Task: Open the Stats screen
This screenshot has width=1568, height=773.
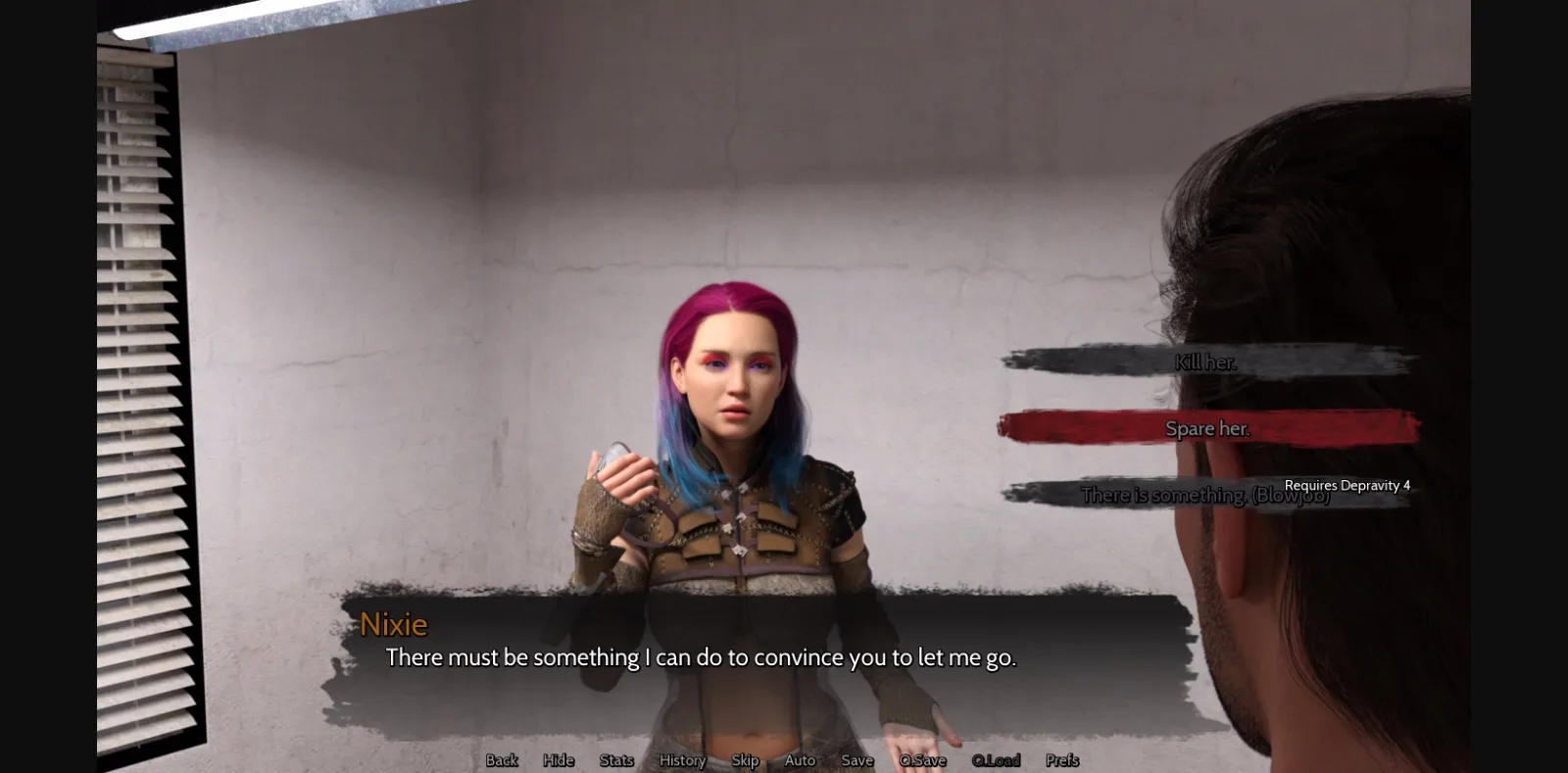Action: pos(615,760)
